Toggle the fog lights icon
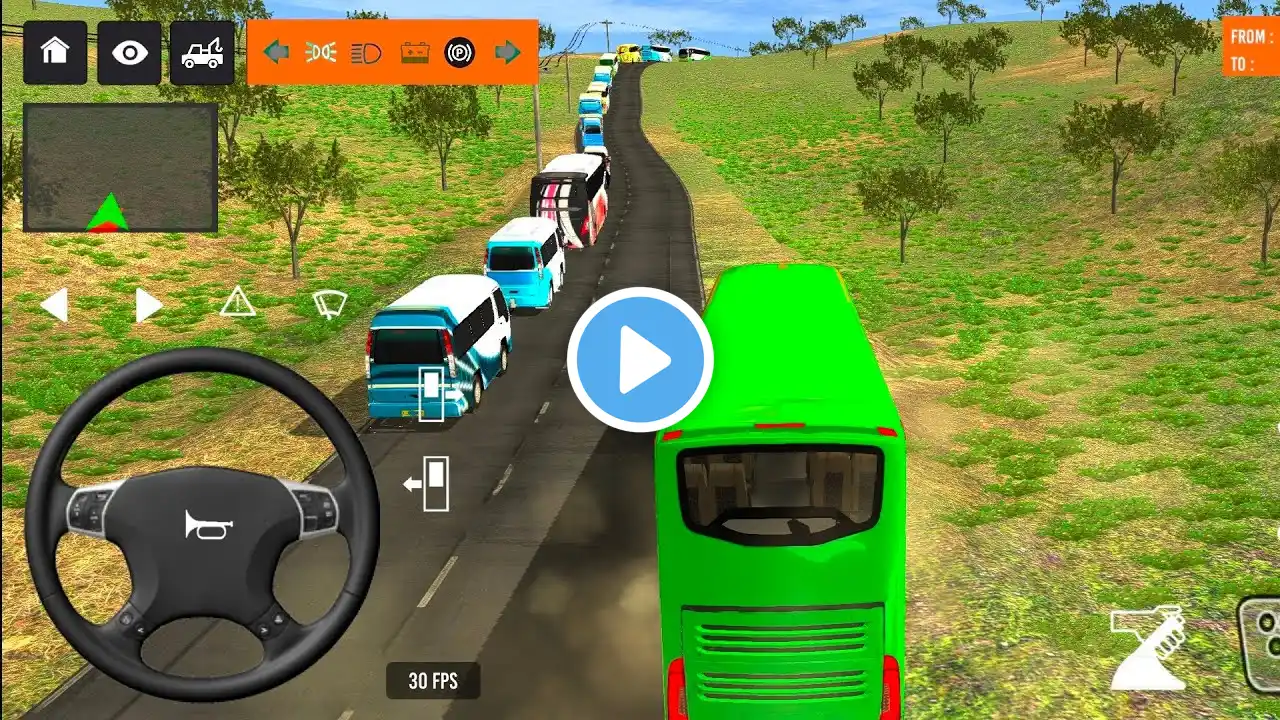Viewport: 1280px width, 720px height. pyautogui.click(x=321, y=52)
